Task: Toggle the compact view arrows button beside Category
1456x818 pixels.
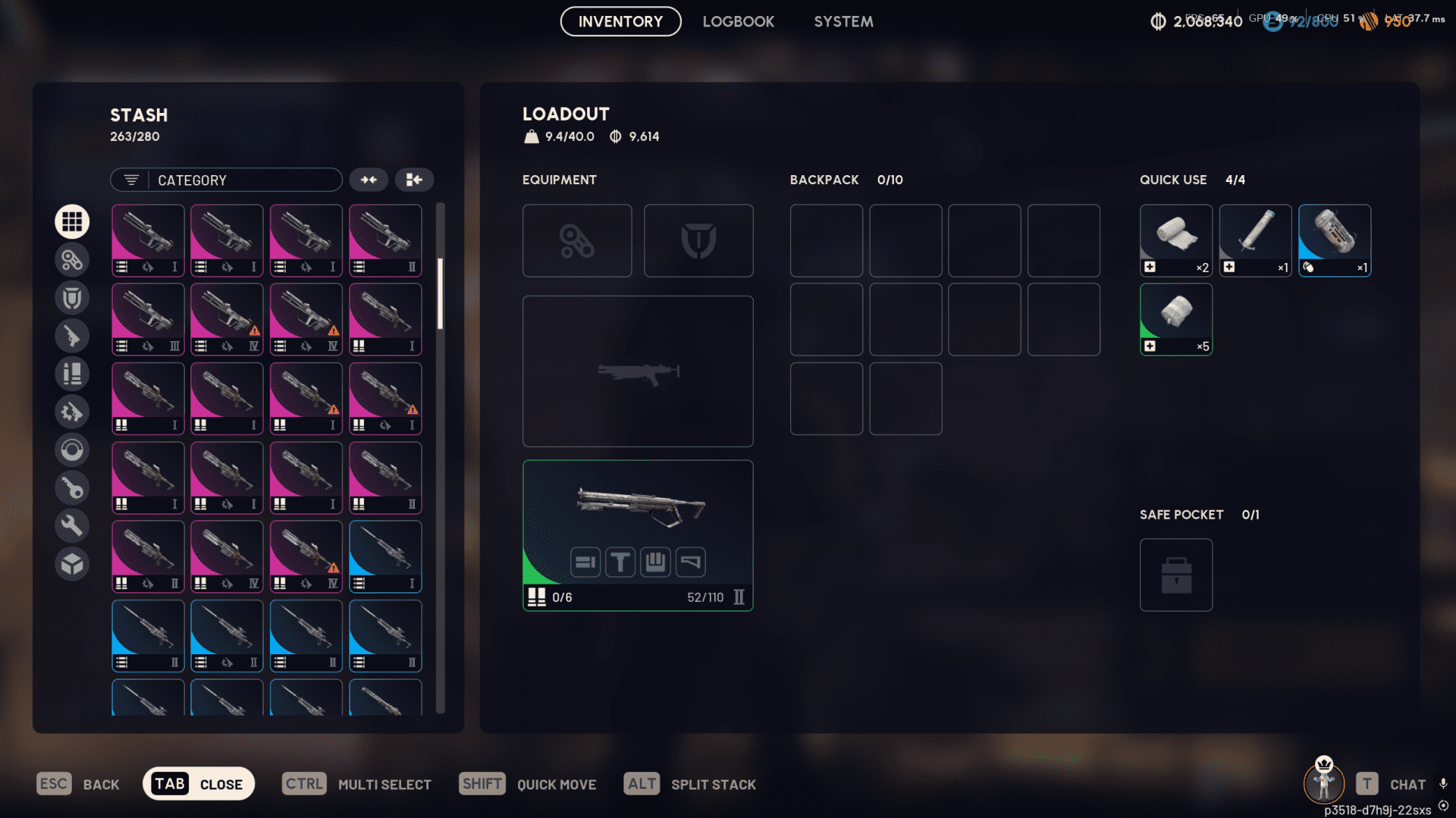Action: pyautogui.click(x=369, y=180)
